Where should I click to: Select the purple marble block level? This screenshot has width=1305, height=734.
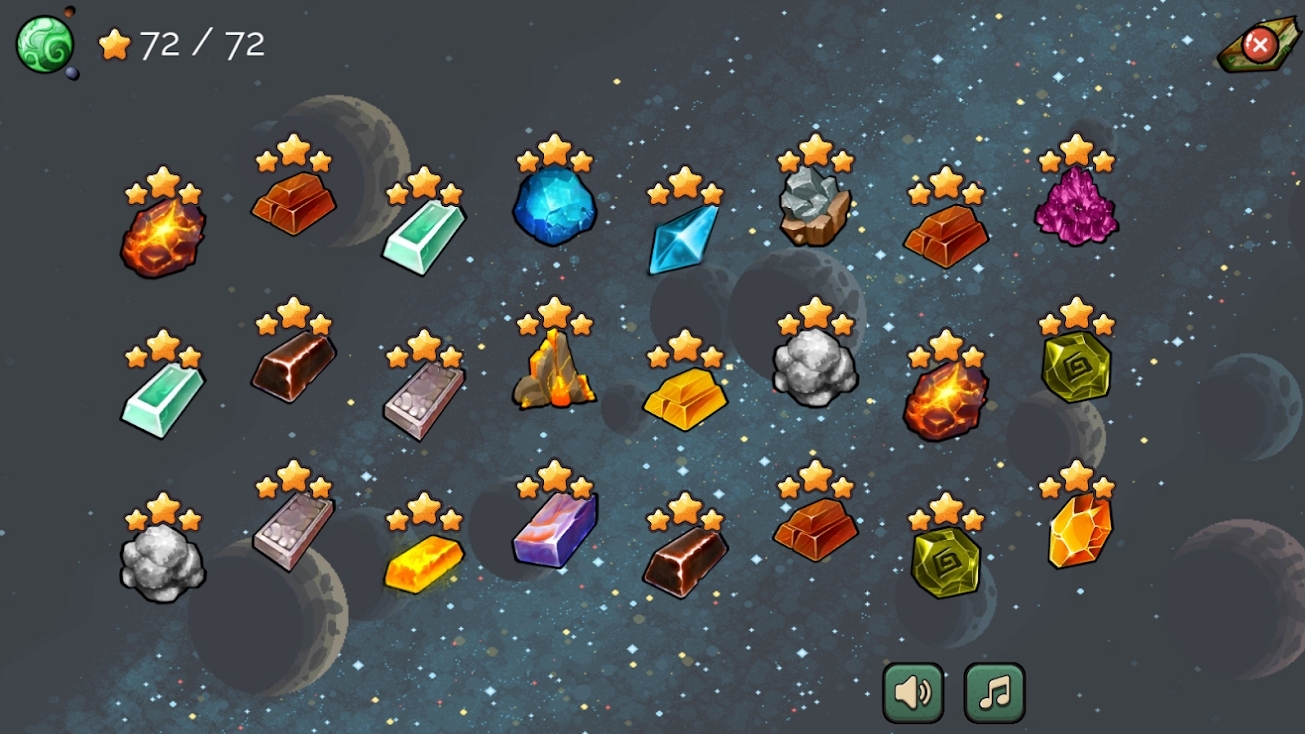(x=555, y=530)
